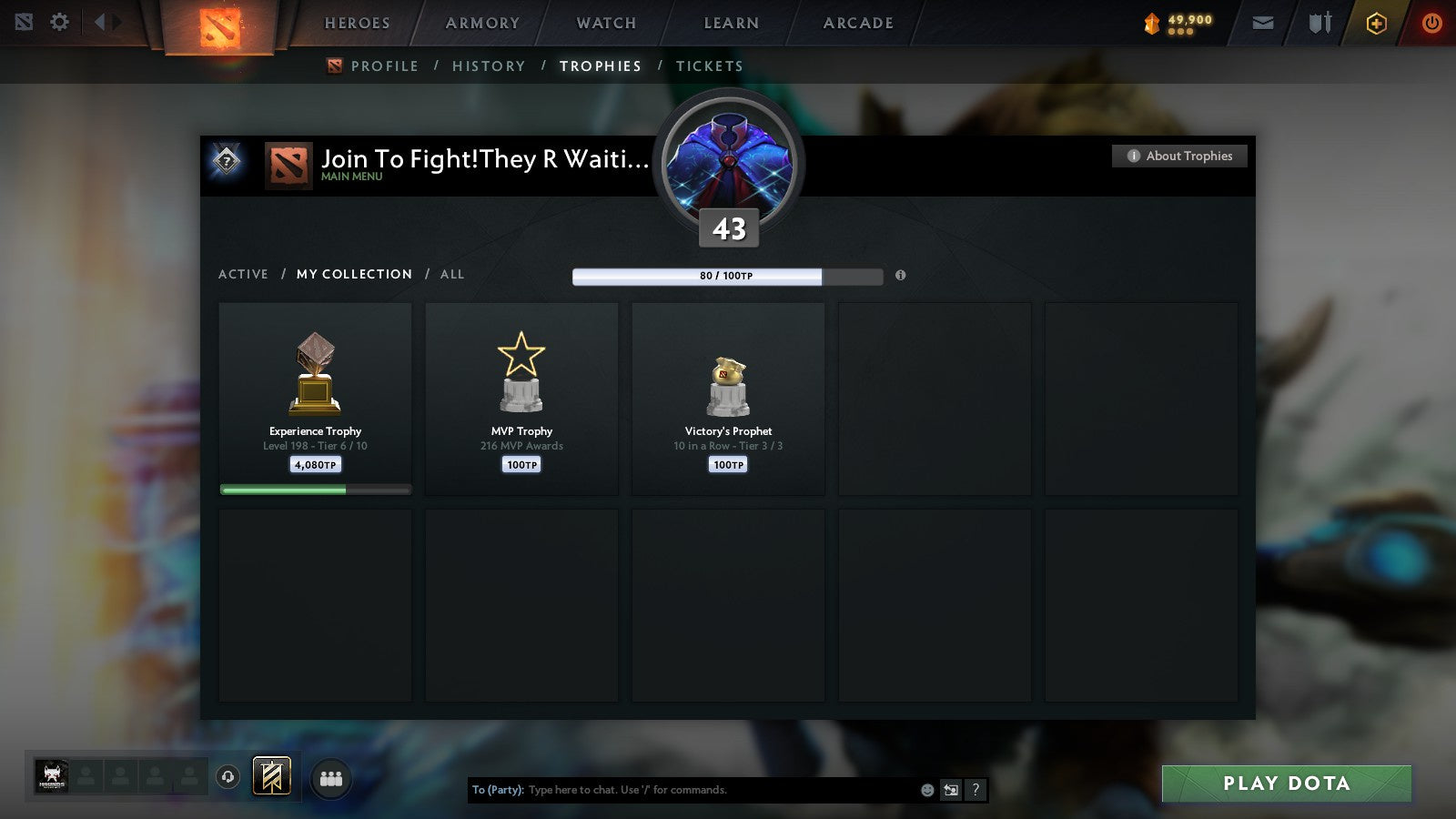This screenshot has width=1456, height=819.
Task: Open the settings gear icon
Action: pos(59,23)
